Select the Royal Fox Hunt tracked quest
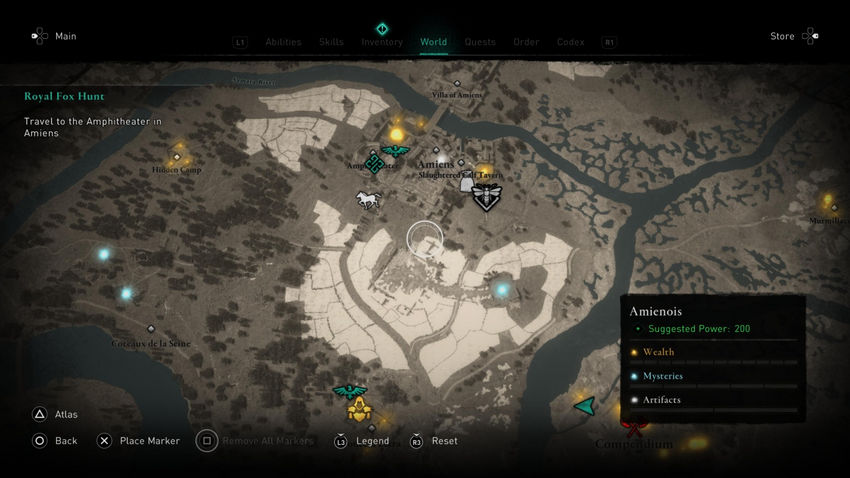Screen dimensions: 850x478 pyautogui.click(x=65, y=97)
